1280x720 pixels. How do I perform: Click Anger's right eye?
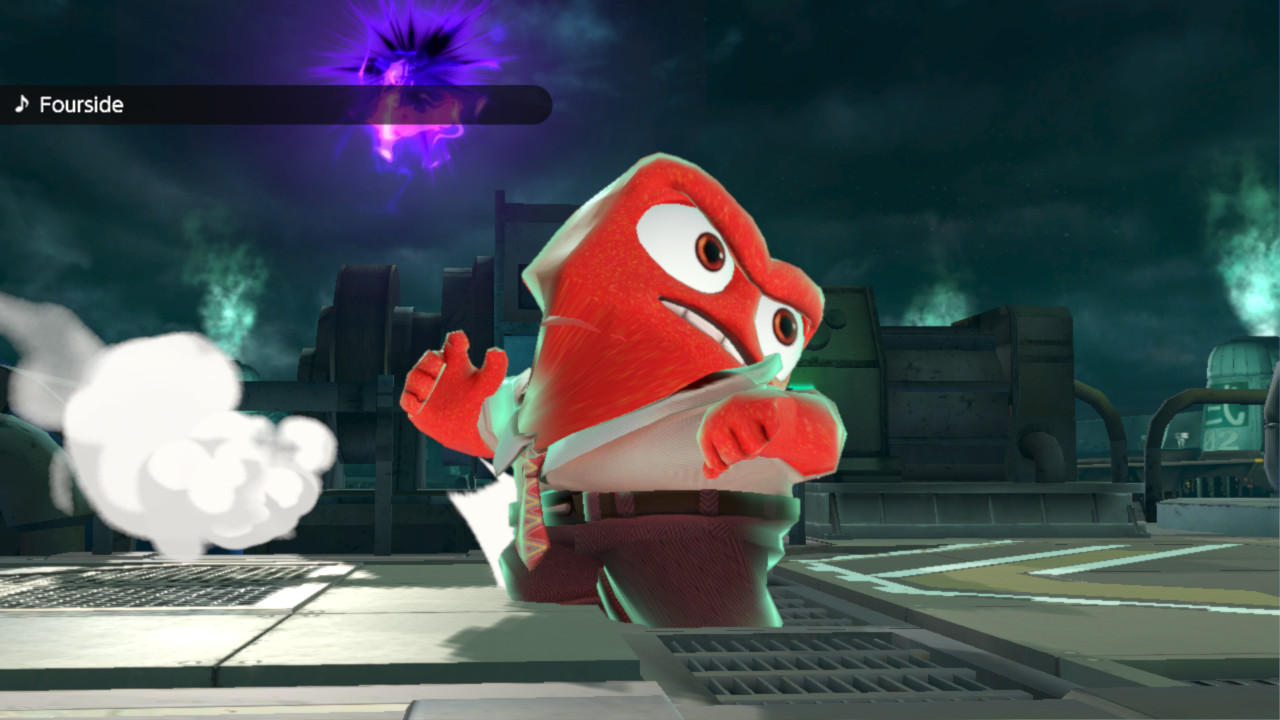pos(785,328)
